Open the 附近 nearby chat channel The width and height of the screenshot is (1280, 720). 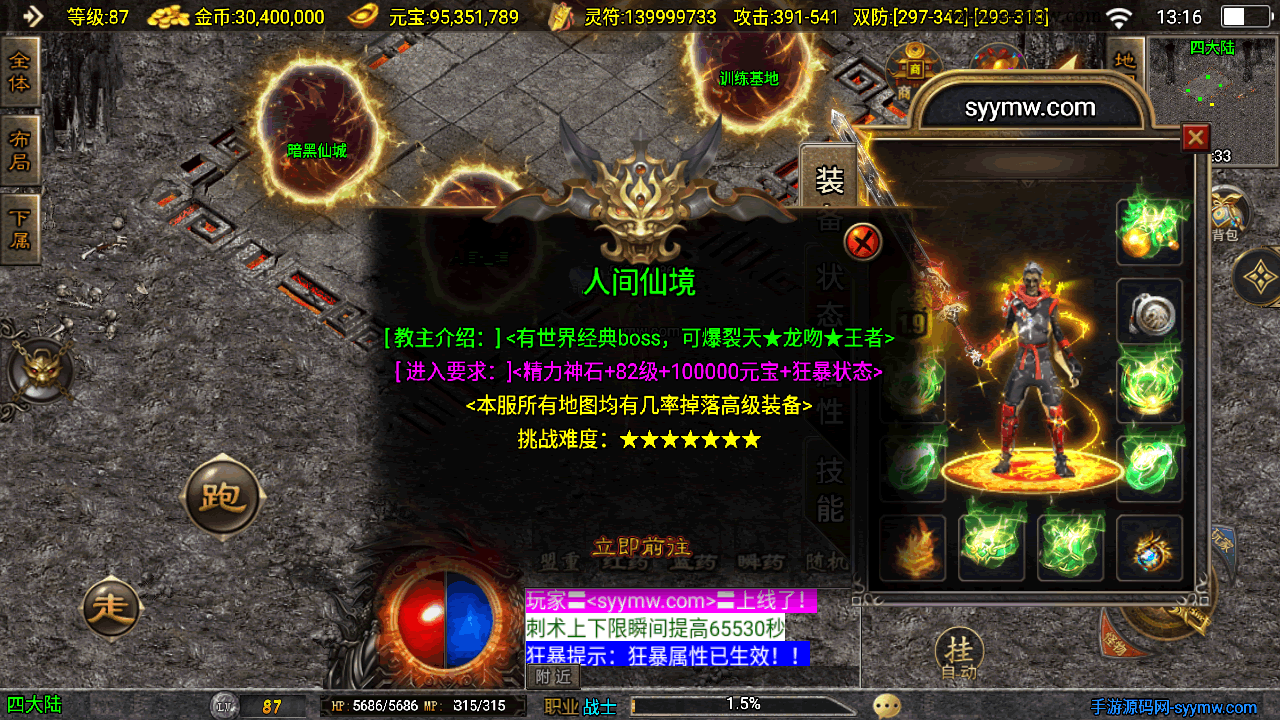(x=553, y=677)
